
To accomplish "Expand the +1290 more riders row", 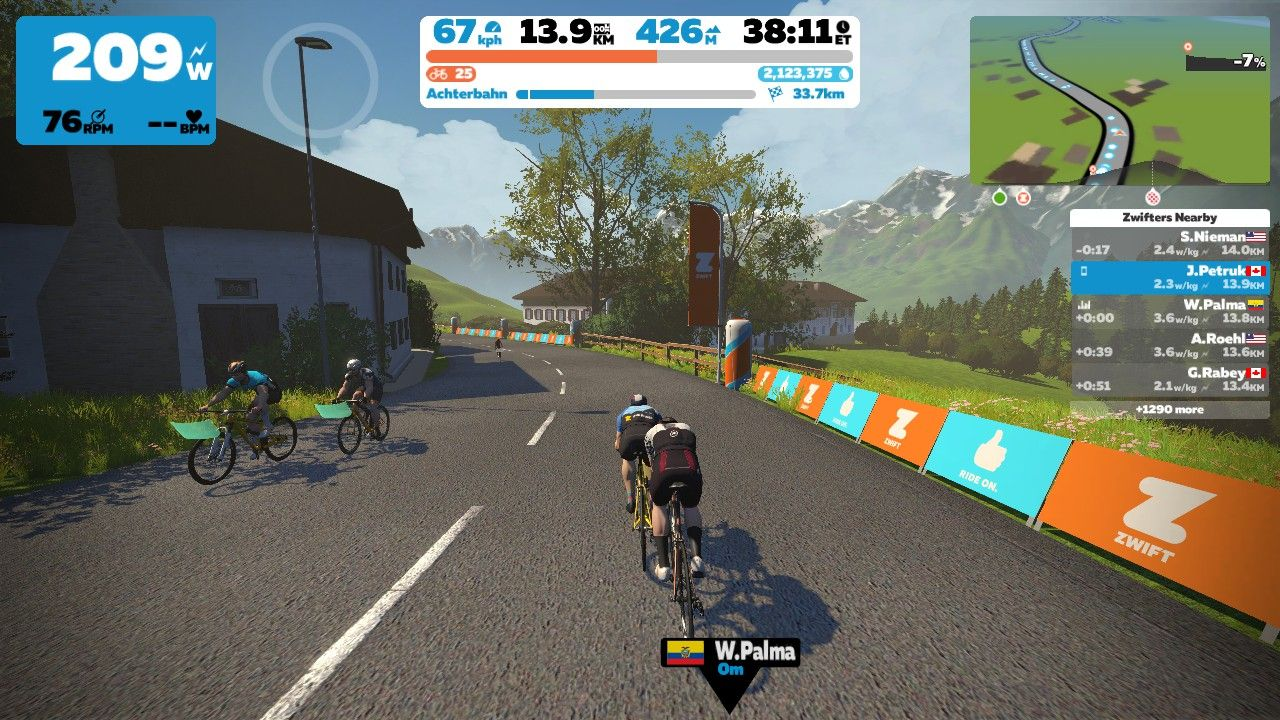I will (1169, 409).
